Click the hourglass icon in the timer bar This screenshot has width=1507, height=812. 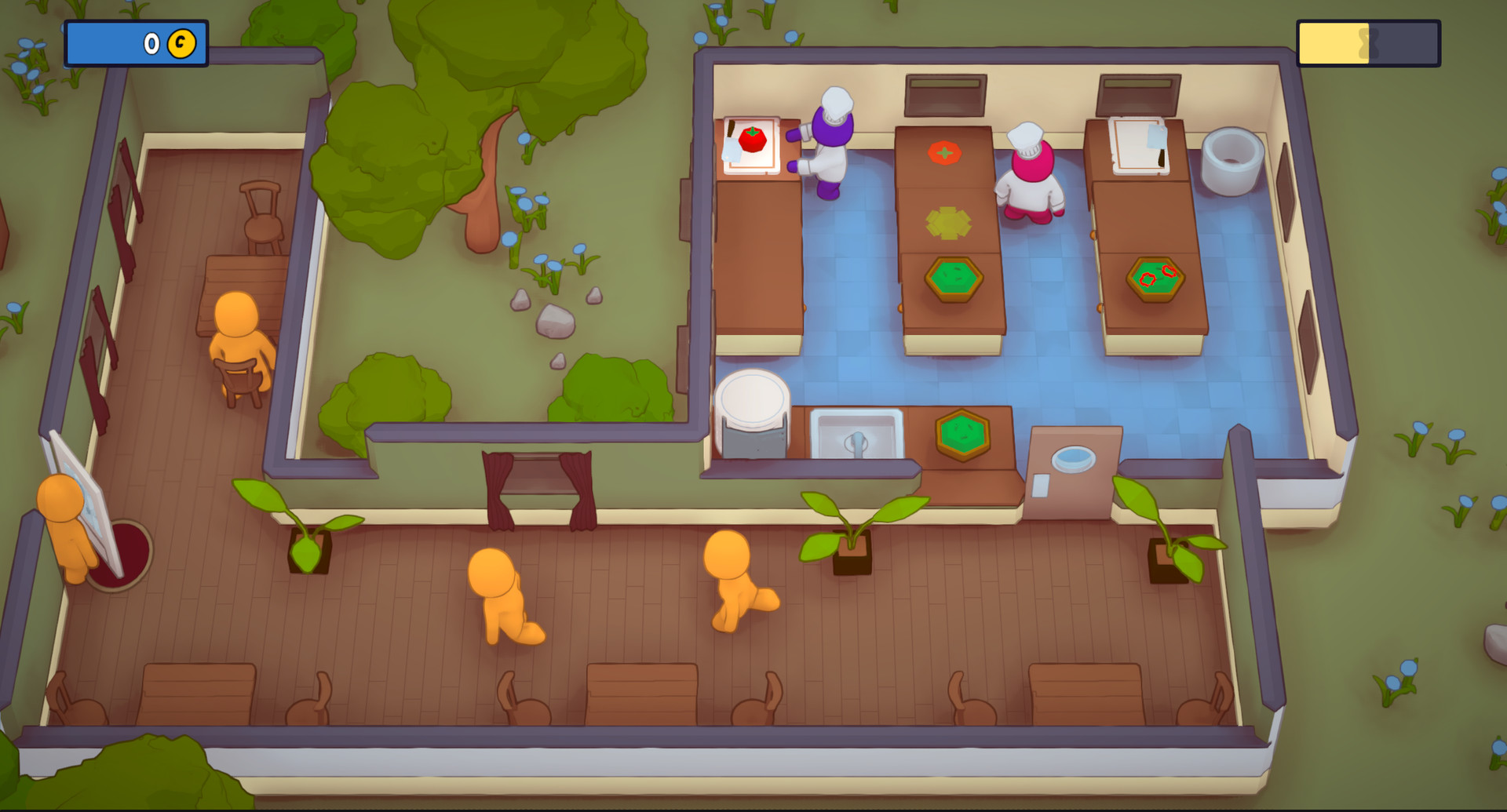tap(1368, 44)
